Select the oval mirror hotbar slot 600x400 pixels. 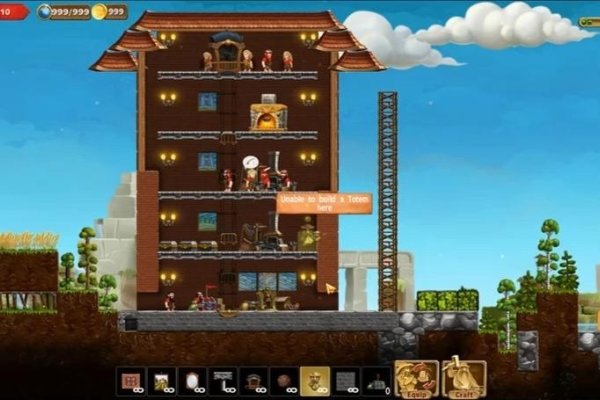click(x=191, y=381)
